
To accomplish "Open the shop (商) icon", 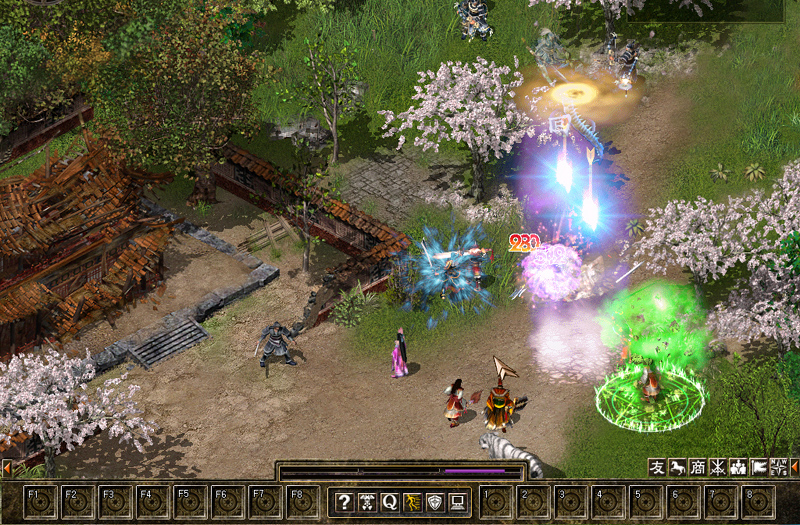I will 697,467.
